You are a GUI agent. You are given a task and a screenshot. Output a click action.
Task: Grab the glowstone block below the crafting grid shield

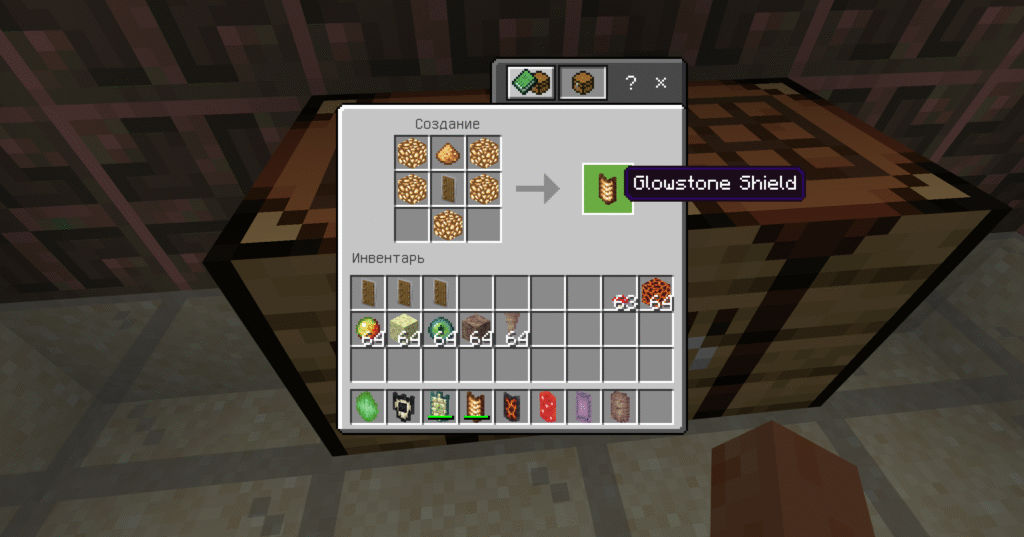tap(447, 223)
